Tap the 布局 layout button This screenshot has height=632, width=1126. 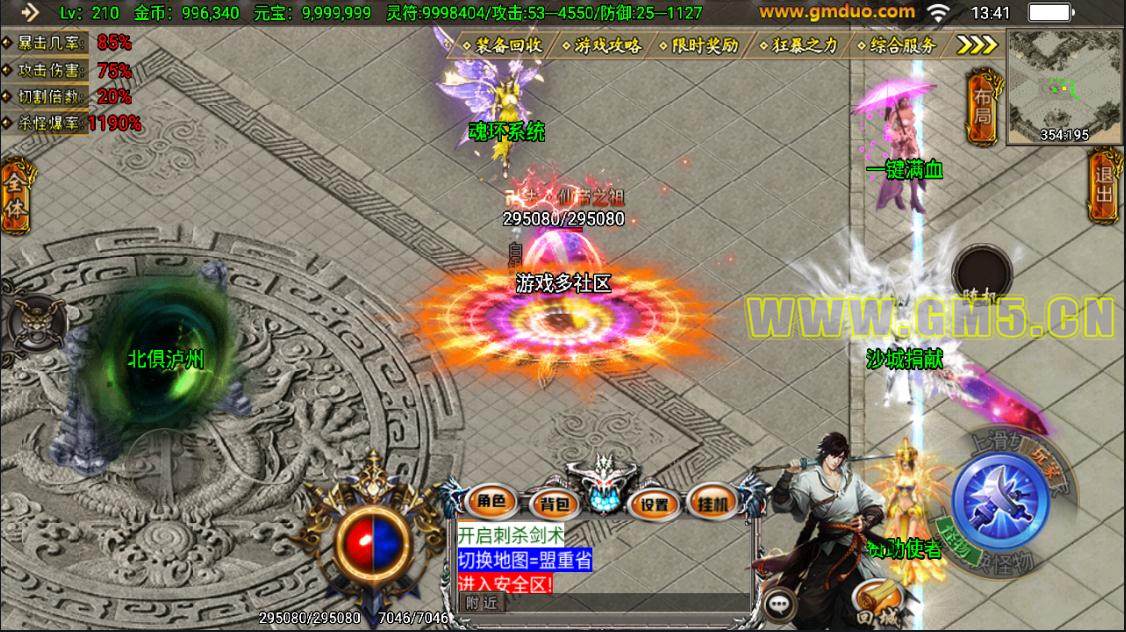coord(983,108)
